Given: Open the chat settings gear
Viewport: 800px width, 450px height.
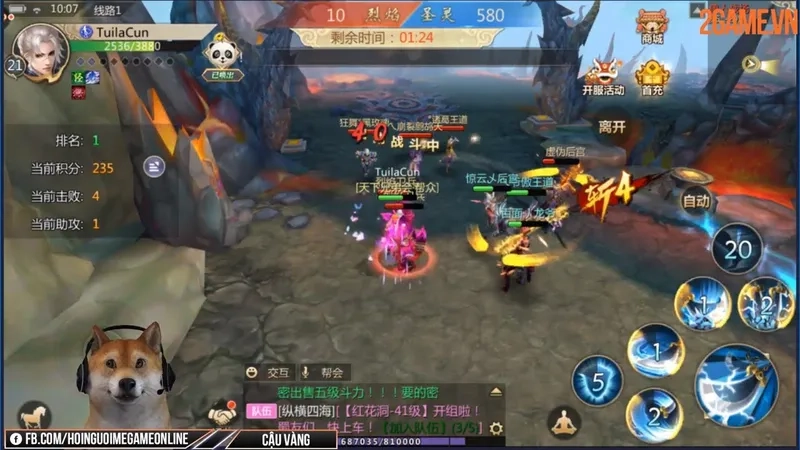Looking at the screenshot, I should [x=495, y=428].
